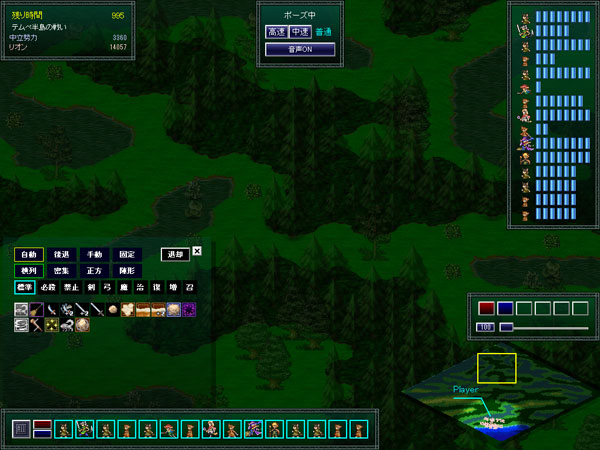Switch to 手動 manual control
Viewport: 600px width, 450px height.
point(94,254)
